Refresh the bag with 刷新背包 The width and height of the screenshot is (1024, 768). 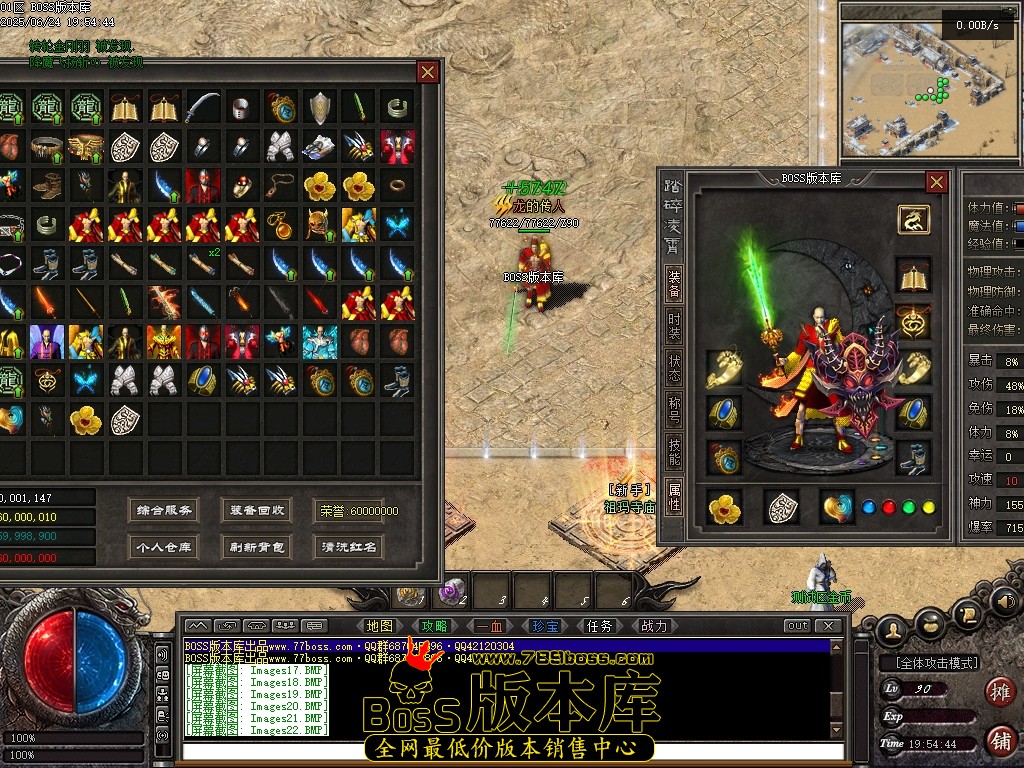pos(256,547)
